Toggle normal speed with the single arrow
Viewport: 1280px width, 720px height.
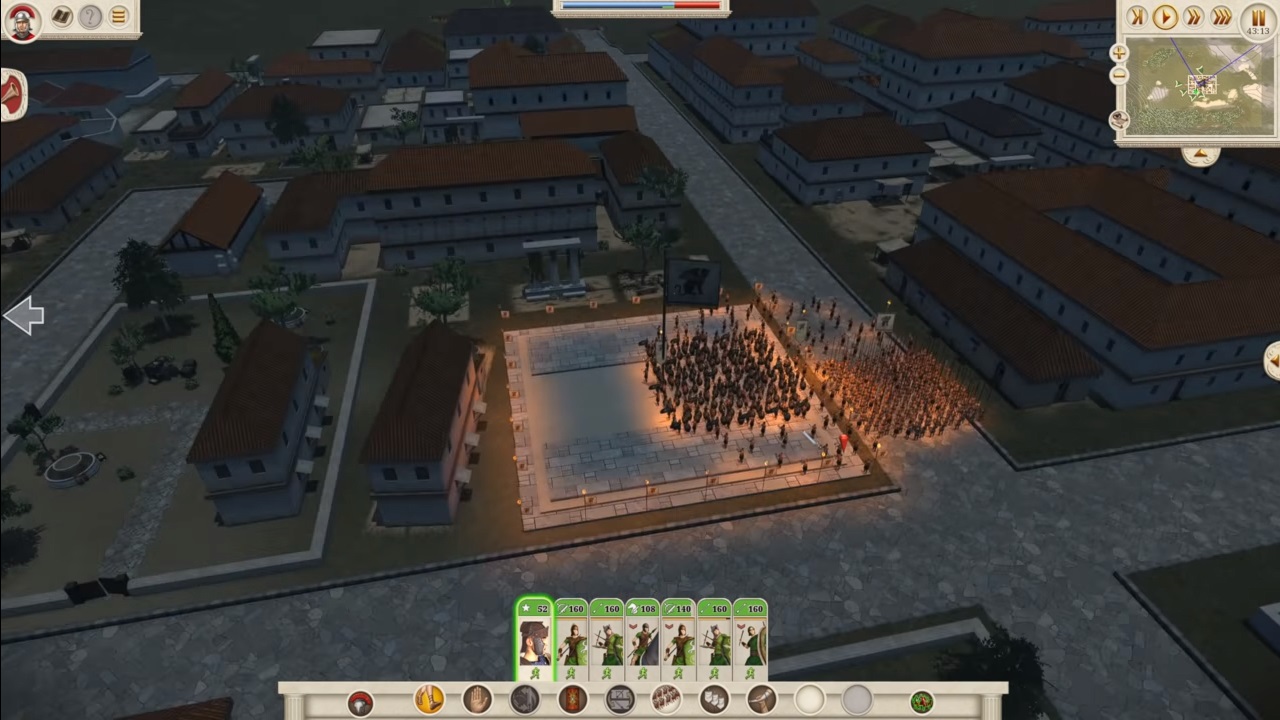[1165, 17]
